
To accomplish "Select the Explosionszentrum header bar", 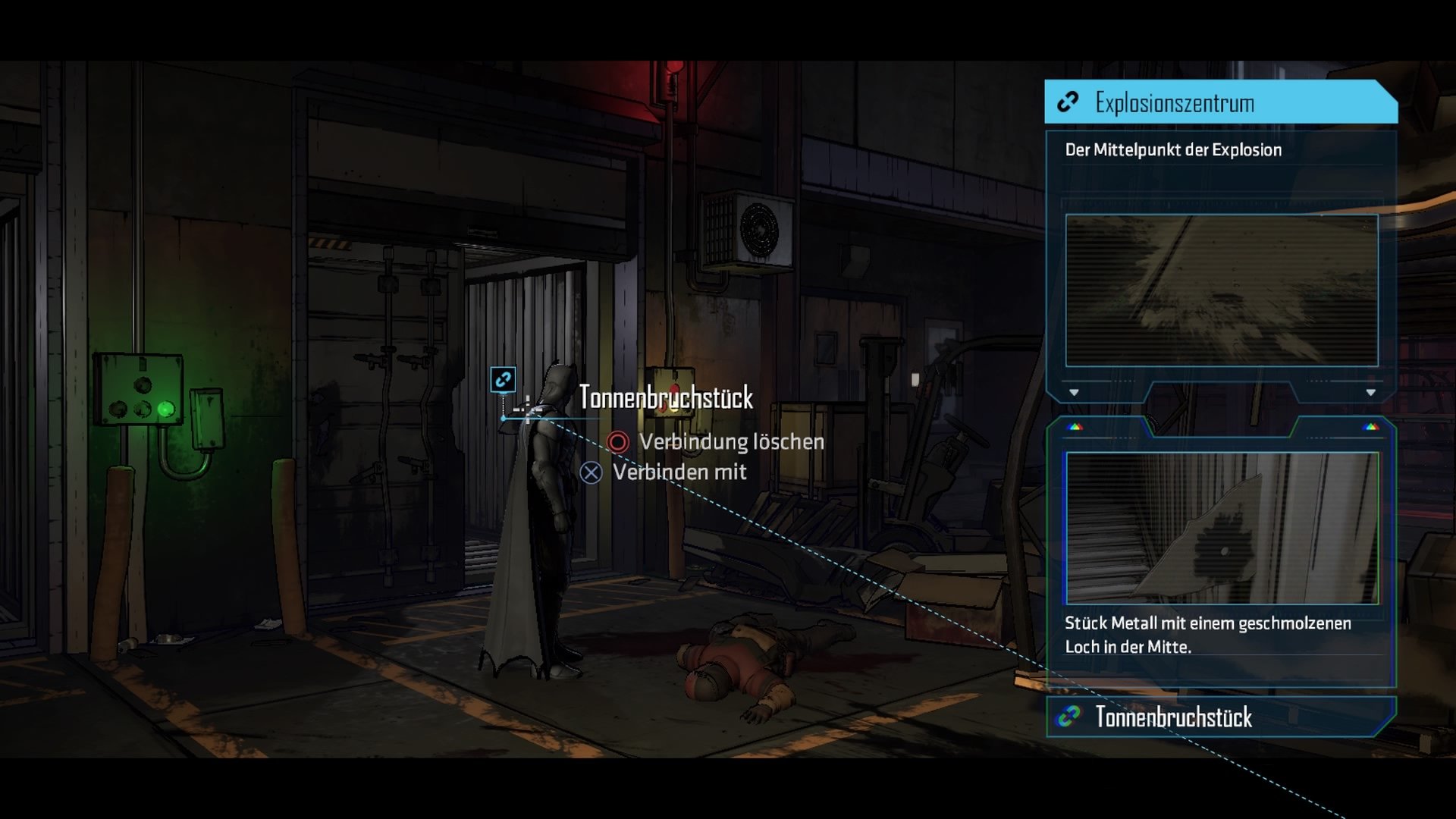I will (1219, 102).
